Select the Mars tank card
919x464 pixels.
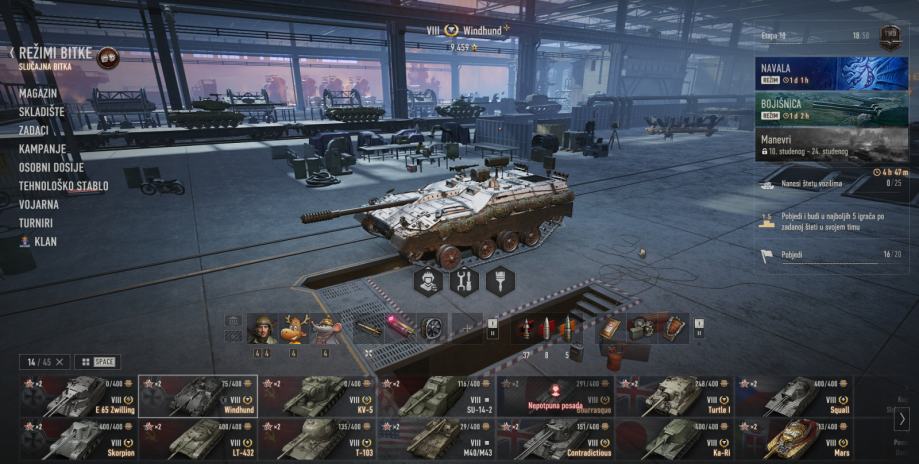coord(795,439)
